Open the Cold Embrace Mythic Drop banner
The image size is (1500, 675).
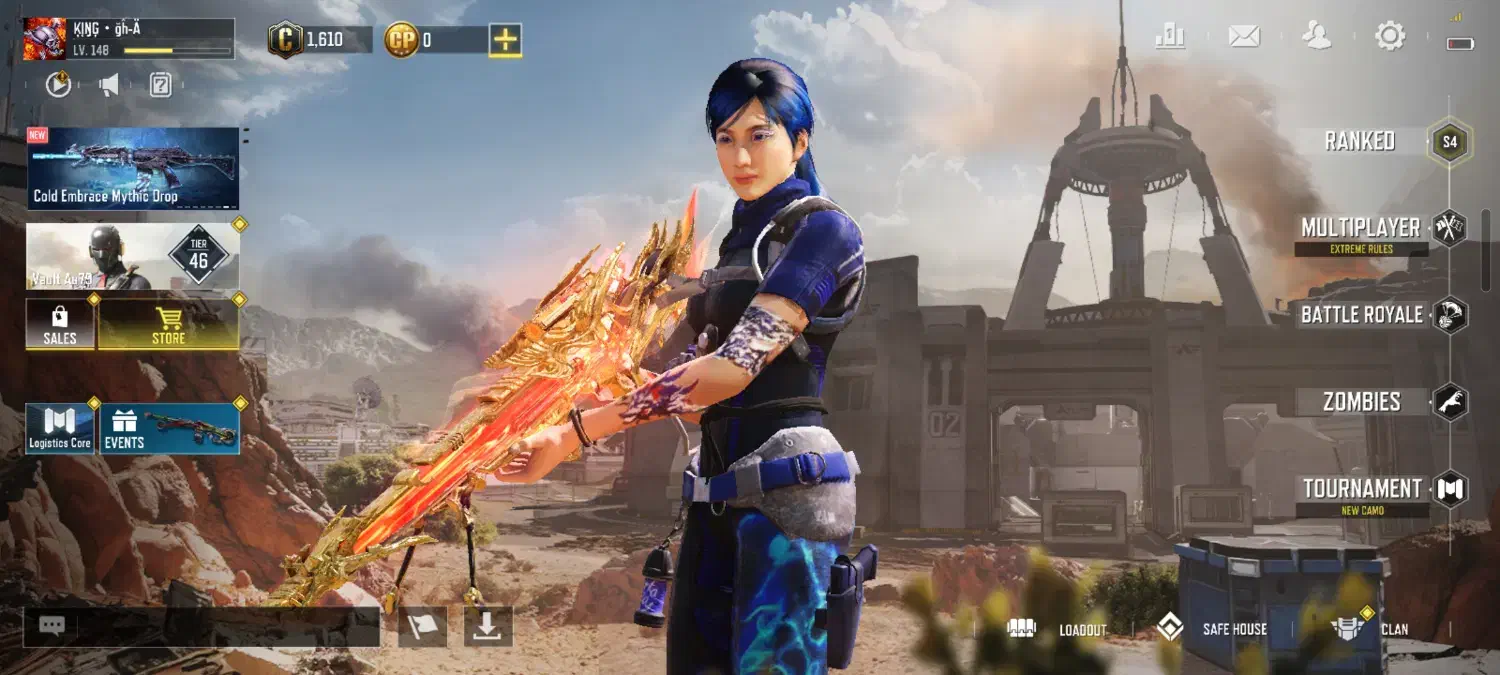point(133,168)
